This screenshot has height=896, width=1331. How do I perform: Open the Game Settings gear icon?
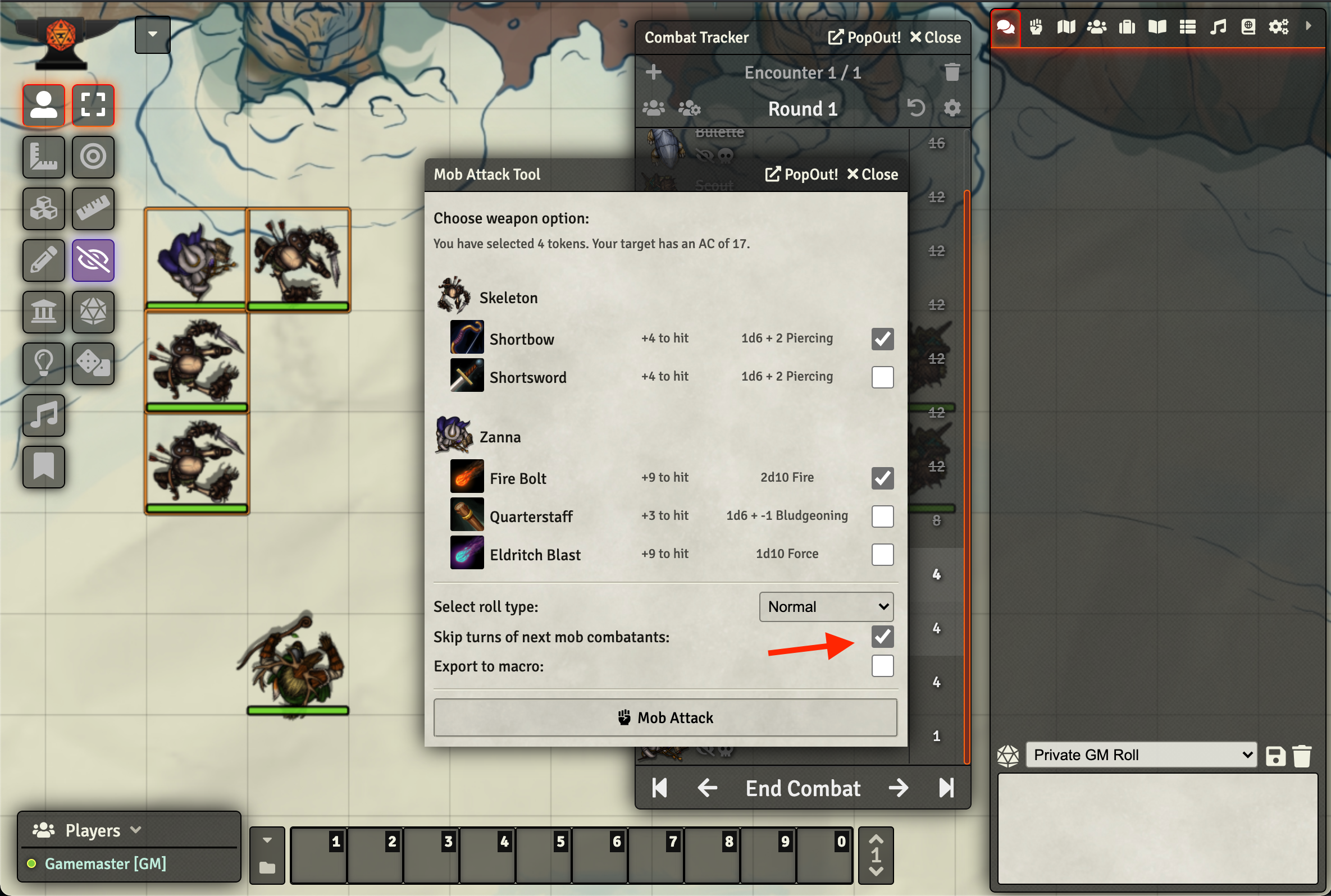(x=1279, y=26)
